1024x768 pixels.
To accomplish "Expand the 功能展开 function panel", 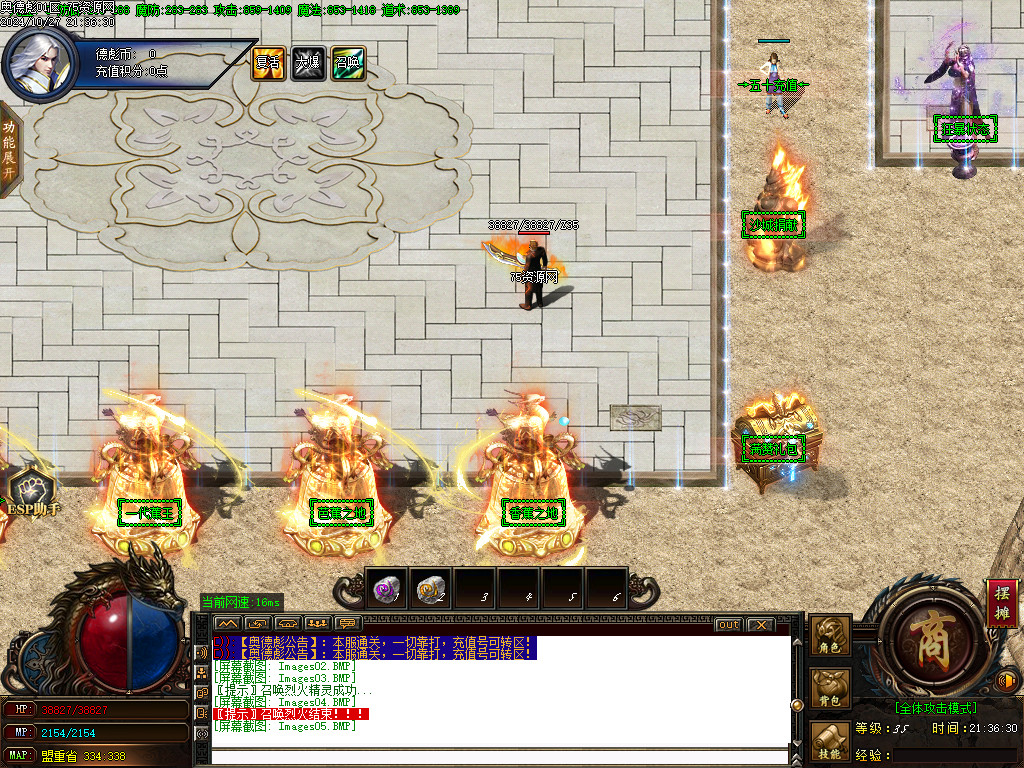I will click(9, 150).
